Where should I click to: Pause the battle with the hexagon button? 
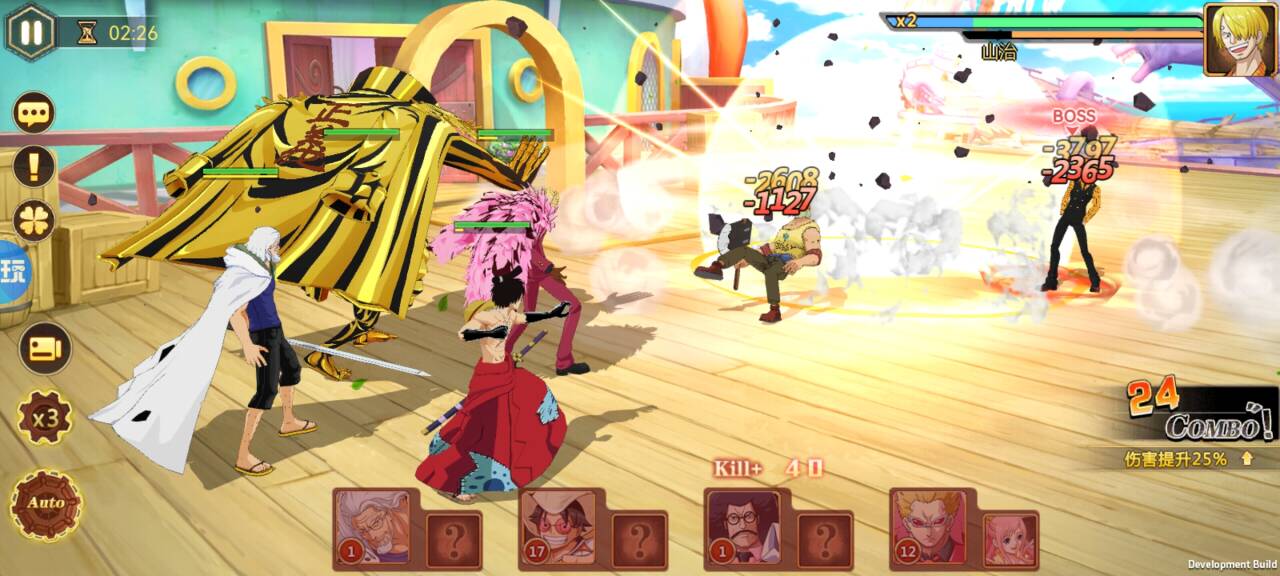click(x=32, y=32)
